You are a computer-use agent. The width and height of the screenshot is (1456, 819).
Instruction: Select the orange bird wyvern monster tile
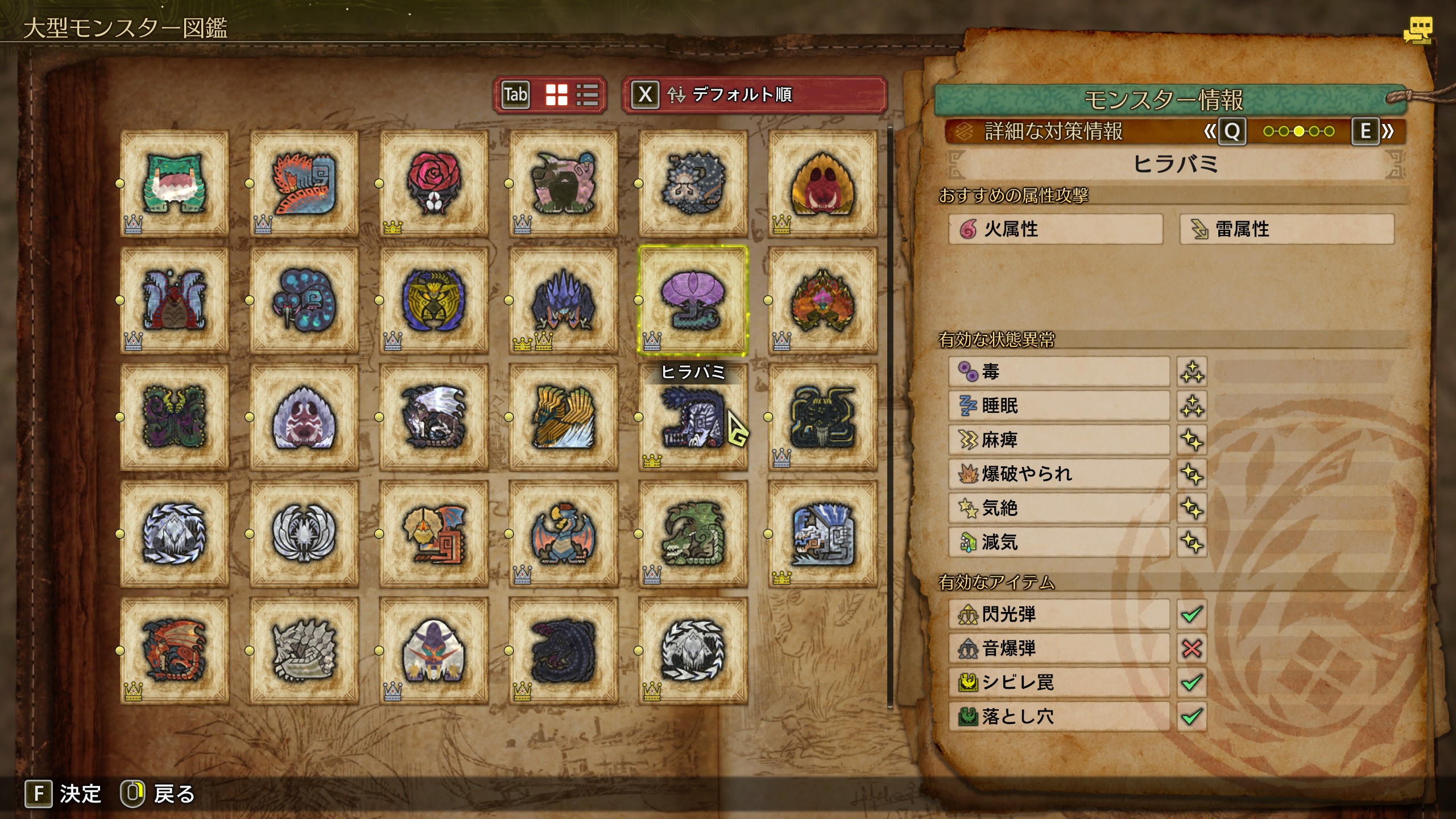433,533
